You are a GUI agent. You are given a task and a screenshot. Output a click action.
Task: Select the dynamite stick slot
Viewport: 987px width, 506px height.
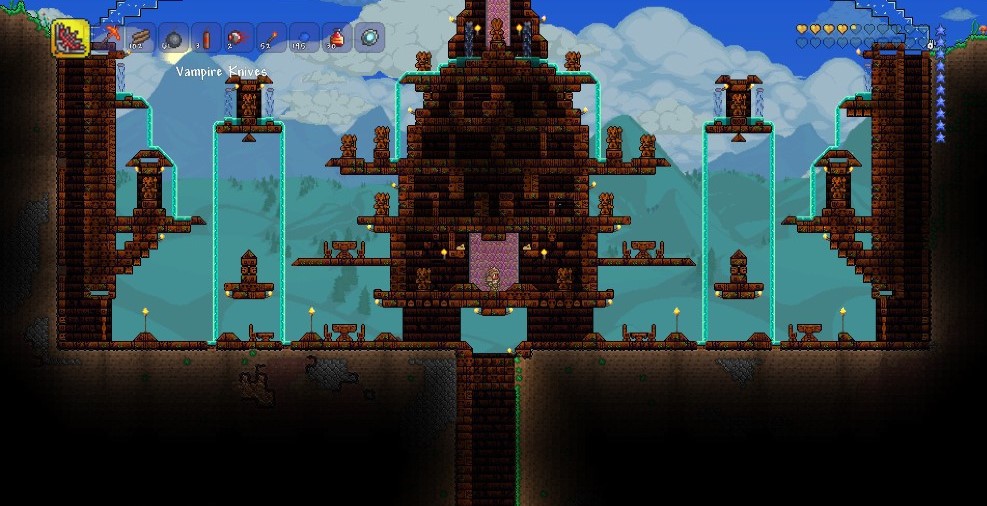[206, 39]
